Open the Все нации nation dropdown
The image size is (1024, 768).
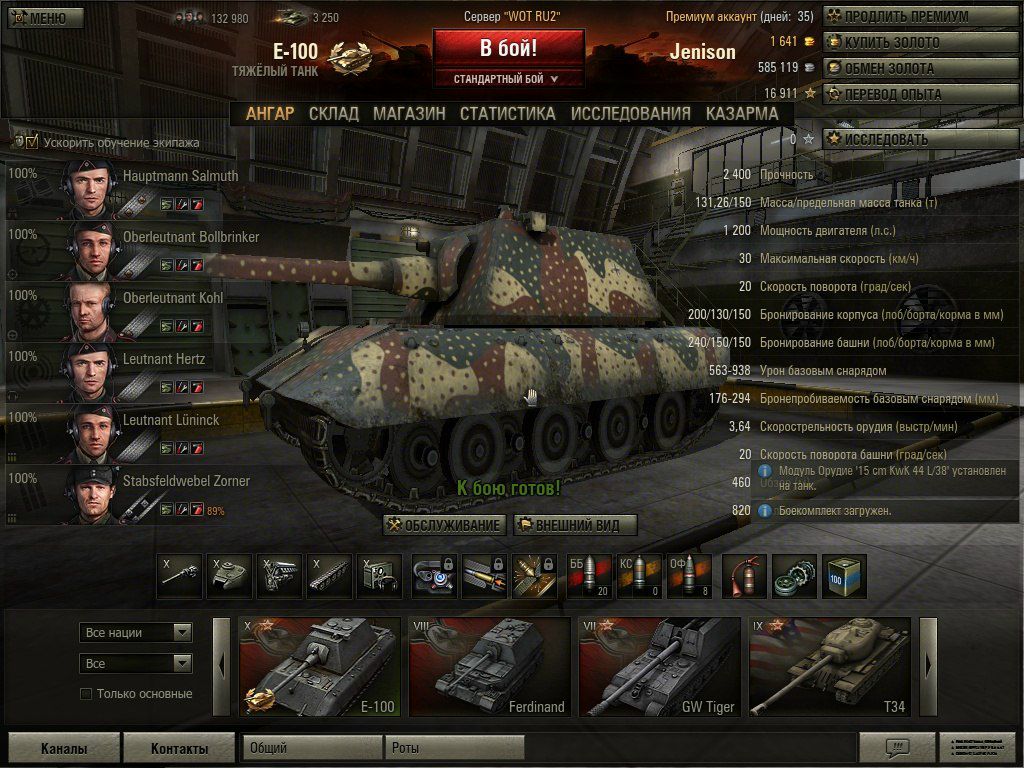(x=136, y=633)
